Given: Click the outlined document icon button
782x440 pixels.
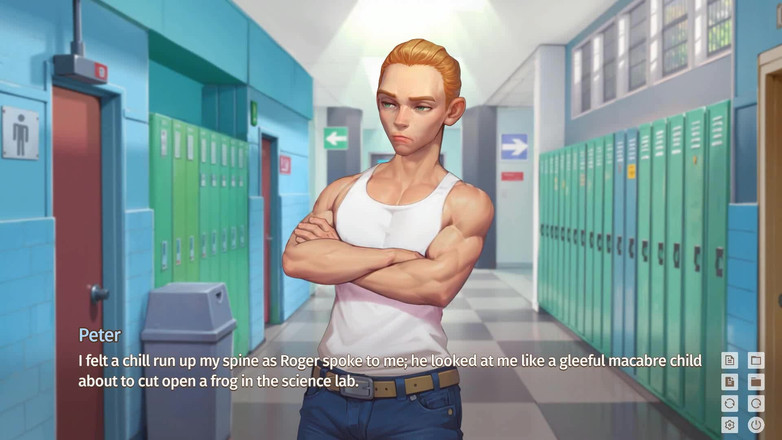Looking at the screenshot, I should (x=730, y=360).
